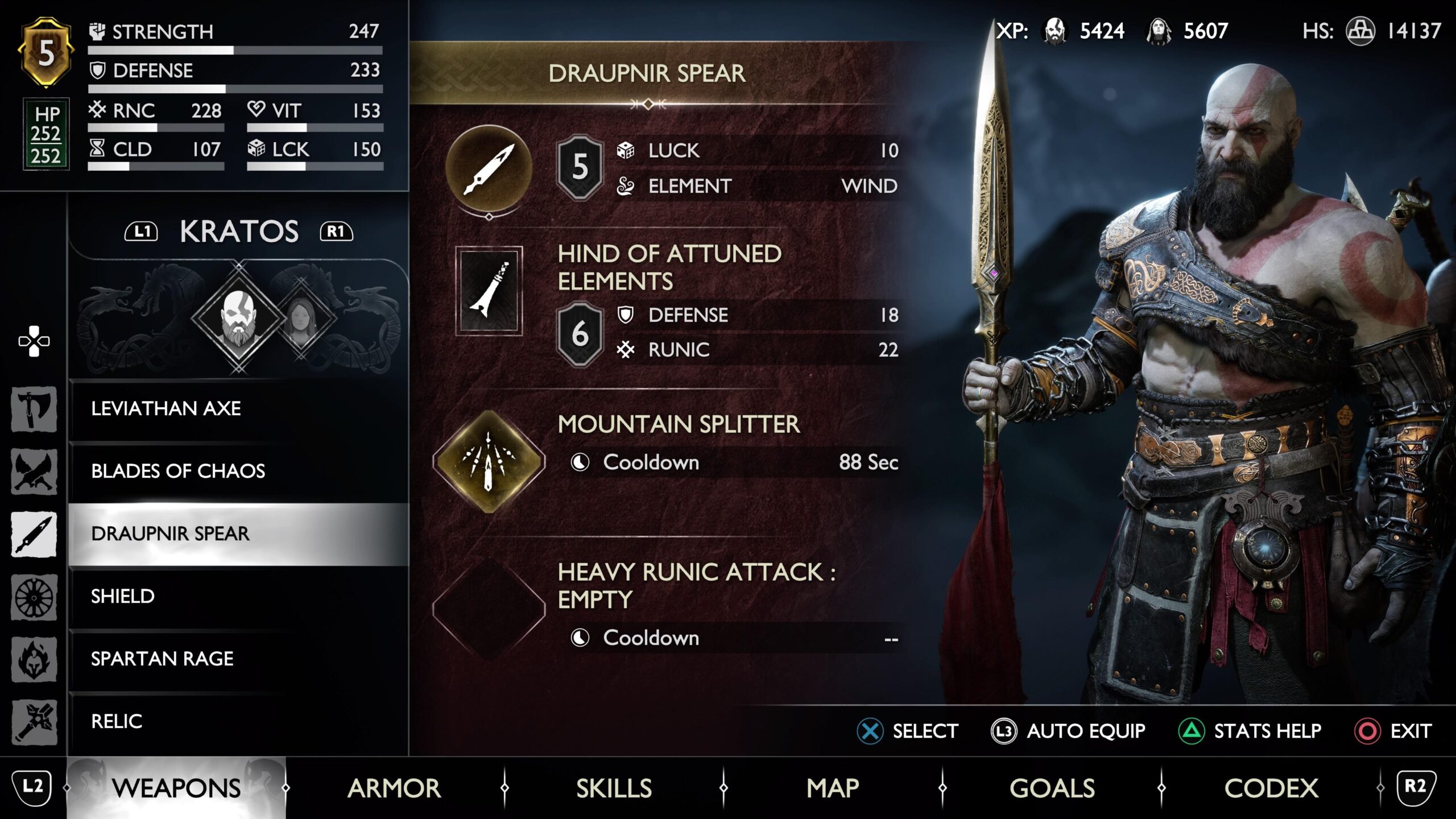Click the Auto Equip option
Screen dimensions: 1456x819
coord(1068,731)
